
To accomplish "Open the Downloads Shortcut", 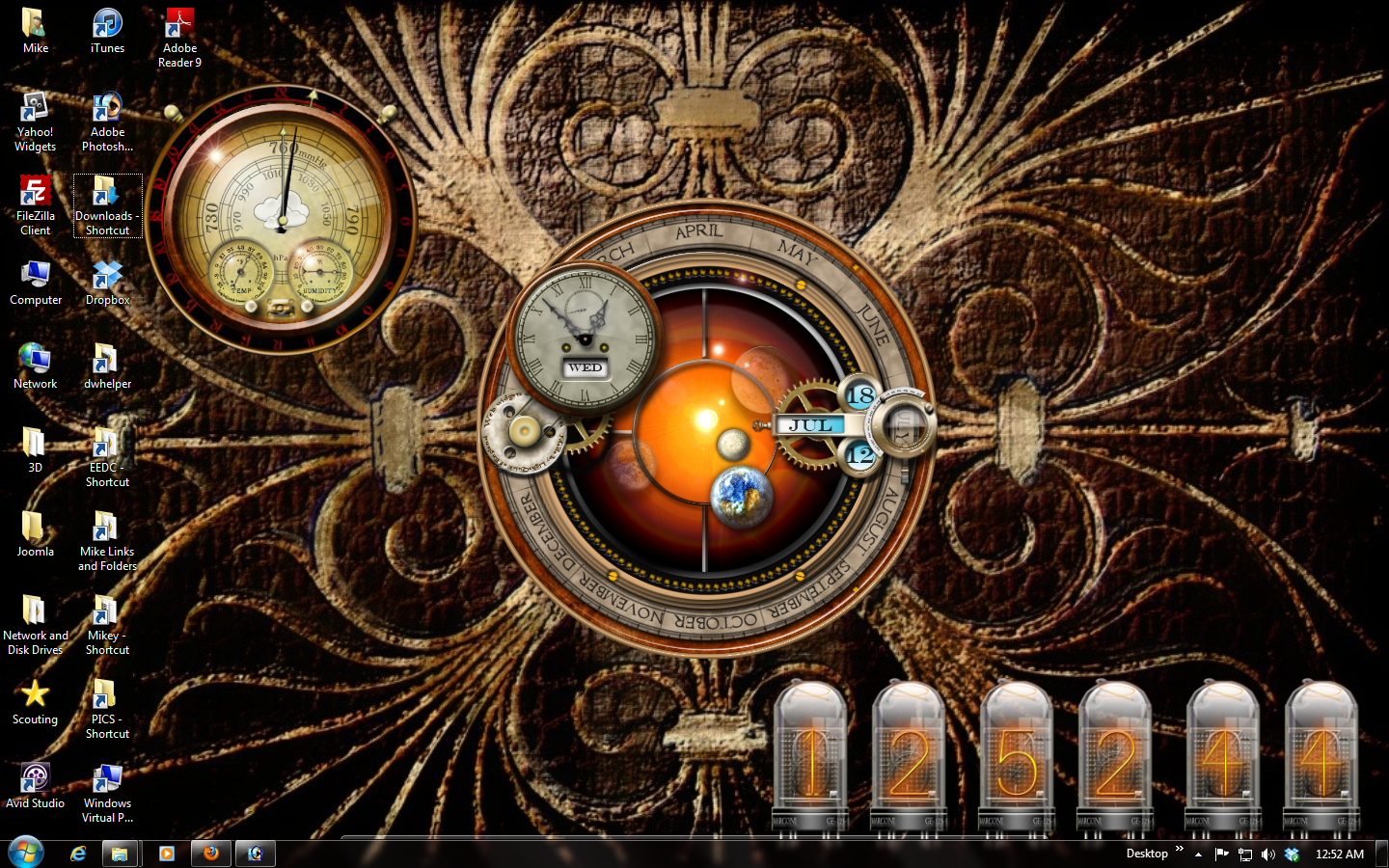I will tap(106, 193).
